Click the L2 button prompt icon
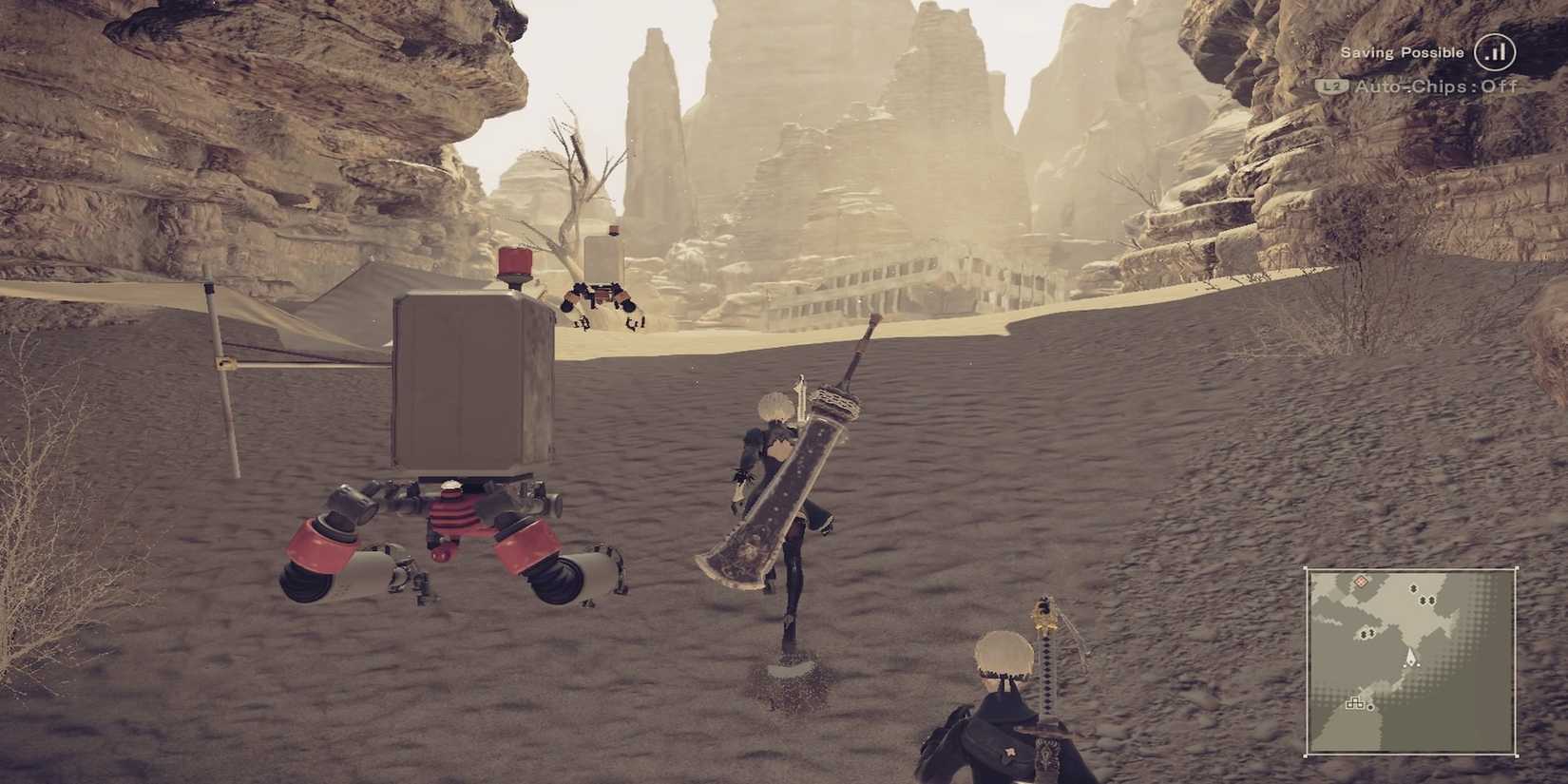This screenshot has width=1568, height=784. (x=1332, y=86)
